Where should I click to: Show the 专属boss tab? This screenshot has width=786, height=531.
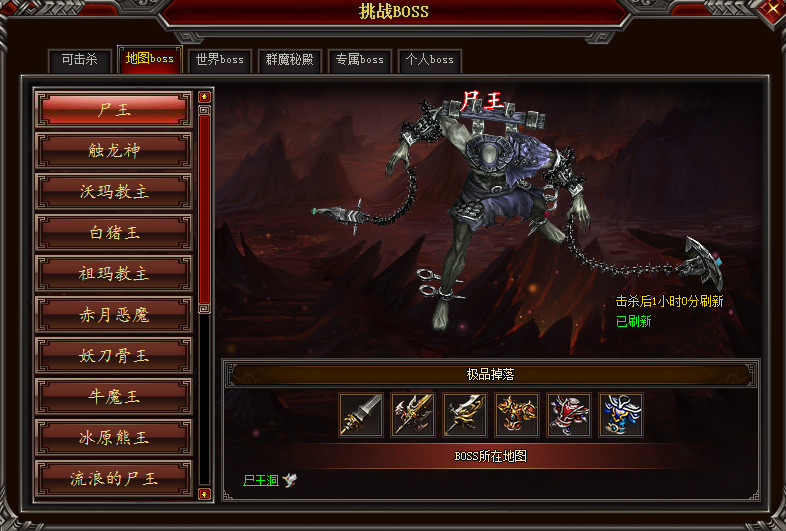pos(359,59)
